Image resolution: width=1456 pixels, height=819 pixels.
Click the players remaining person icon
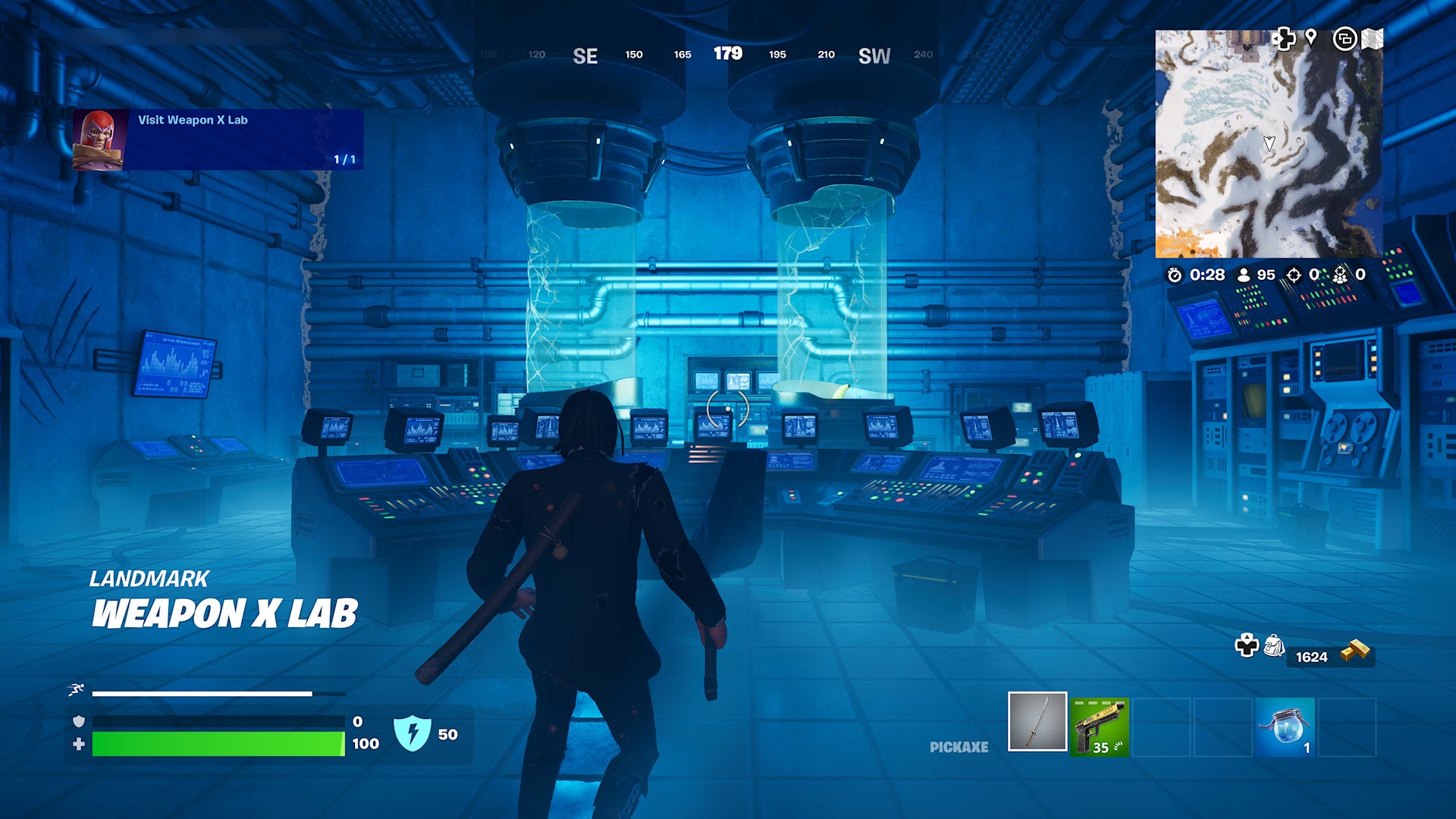click(x=1244, y=276)
